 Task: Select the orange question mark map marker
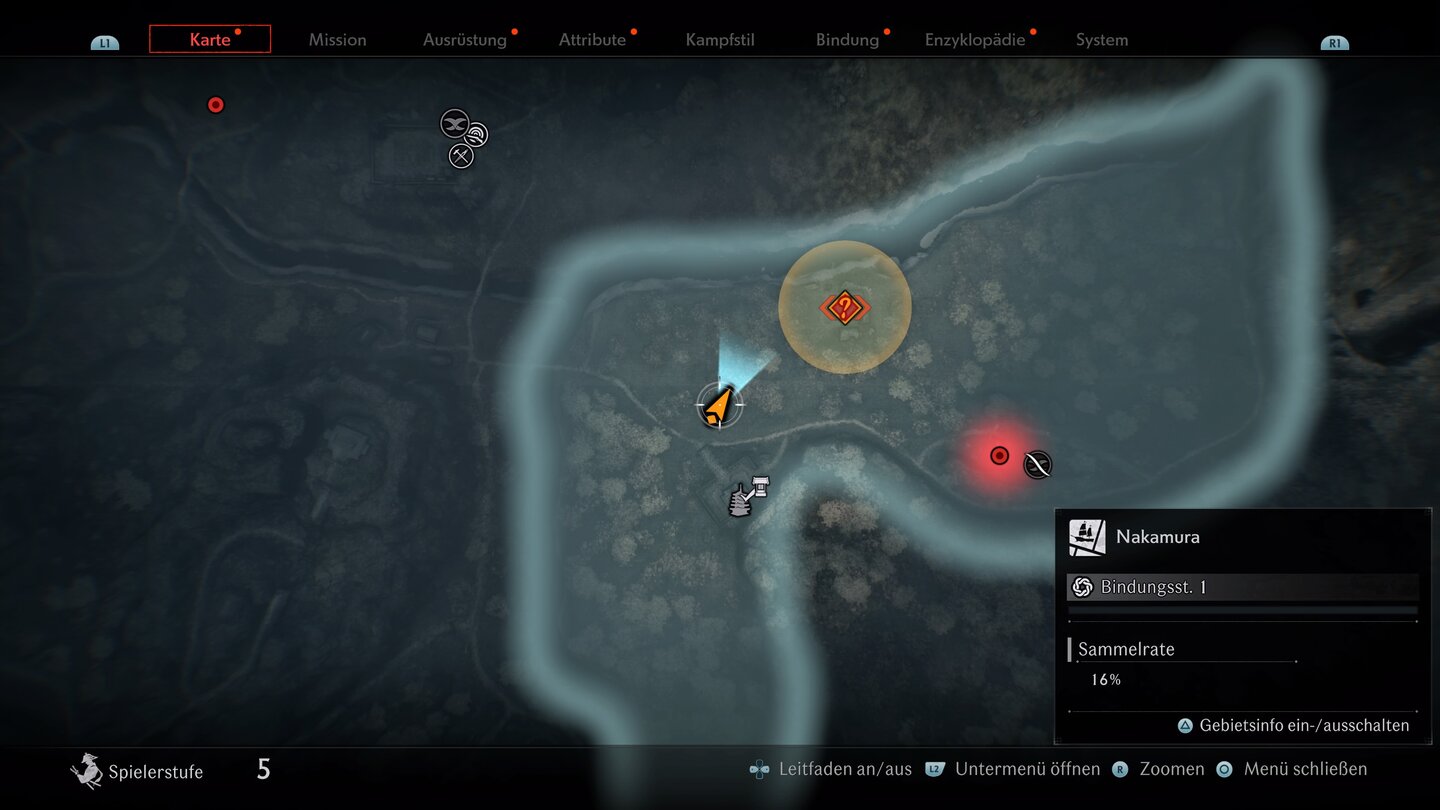(844, 307)
